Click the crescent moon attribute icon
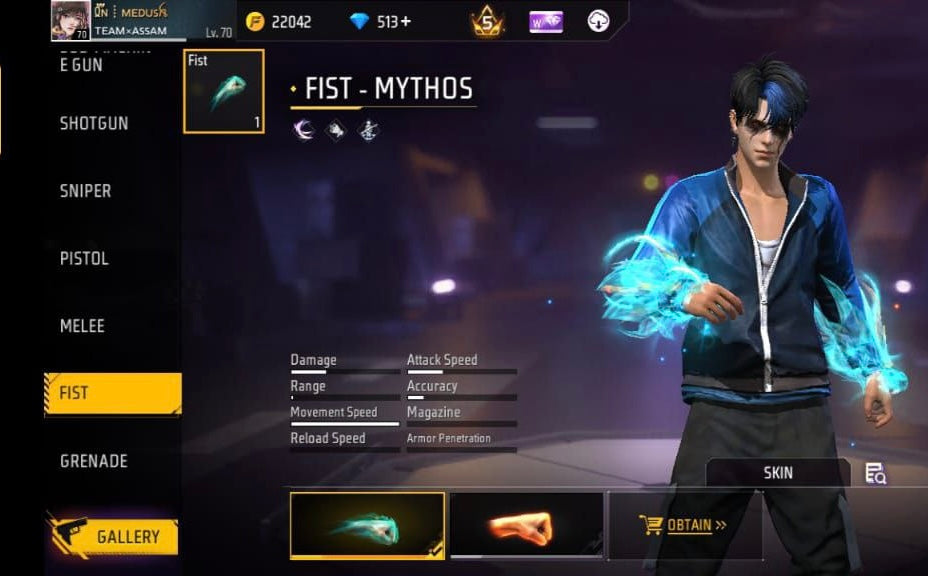The width and height of the screenshot is (928, 576). click(304, 129)
